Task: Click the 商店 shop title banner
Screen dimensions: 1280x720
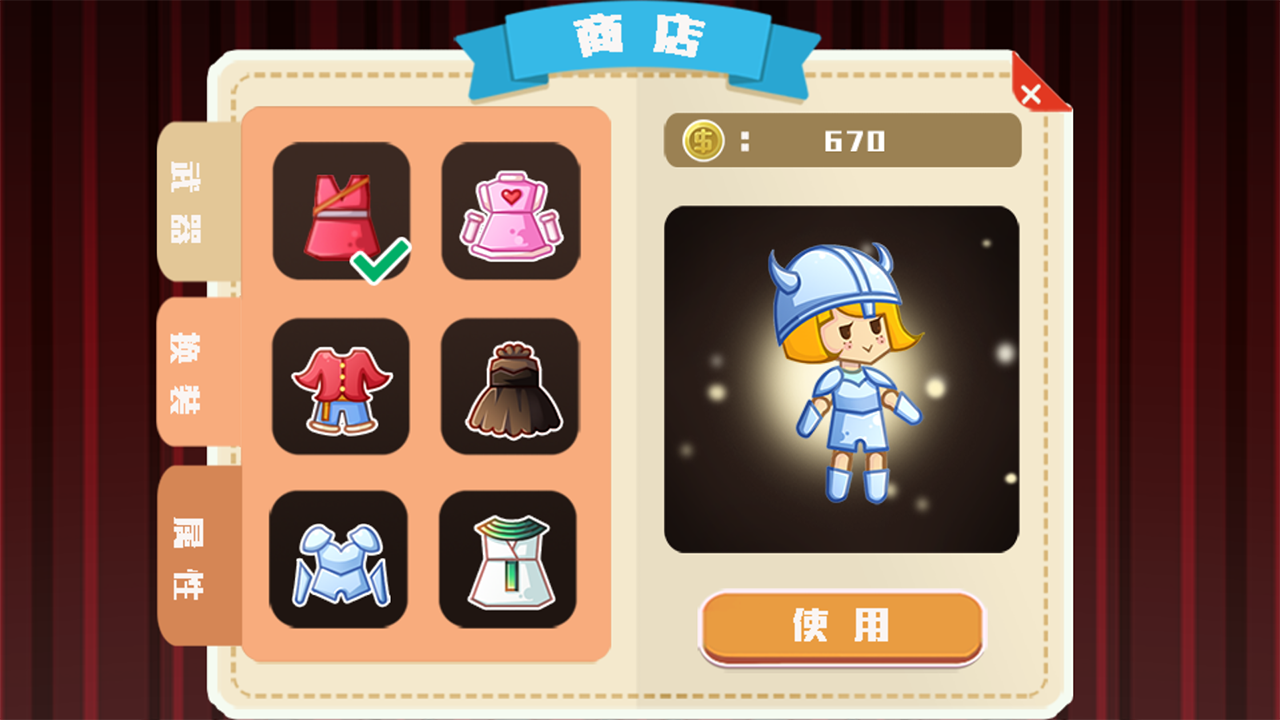Action: [x=640, y=40]
